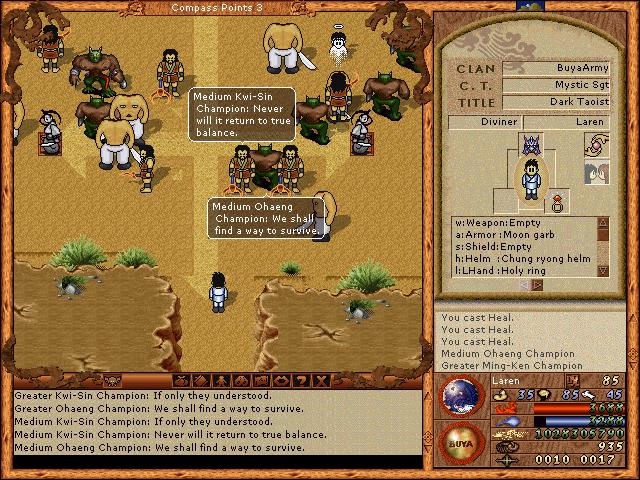Select the Holy ring equipment slot

[x=525, y=271]
